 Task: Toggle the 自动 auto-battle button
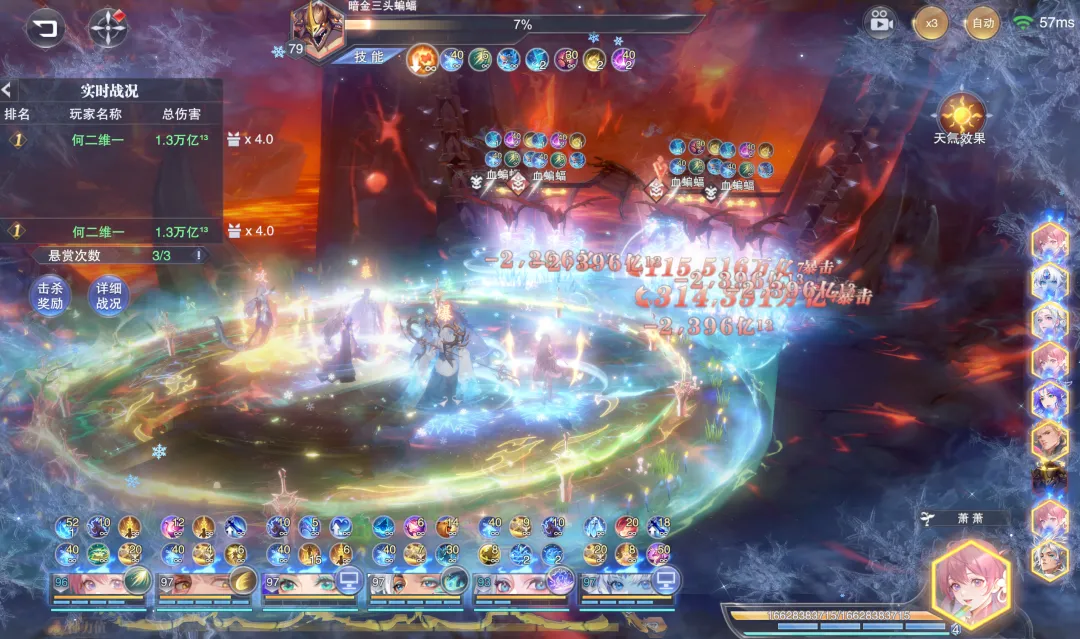pyautogui.click(x=982, y=22)
